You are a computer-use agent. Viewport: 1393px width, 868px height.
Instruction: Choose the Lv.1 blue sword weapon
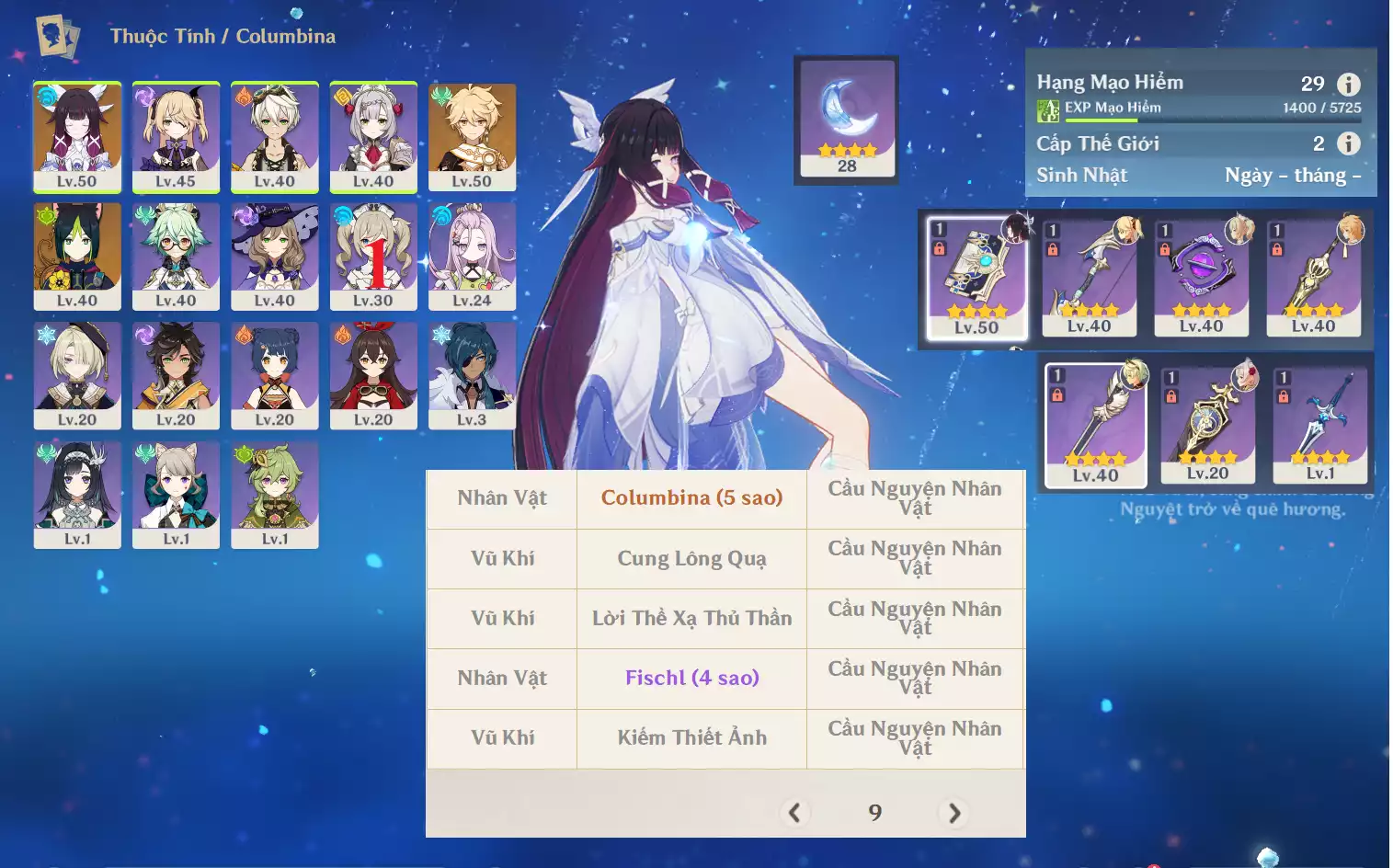[x=1319, y=425]
